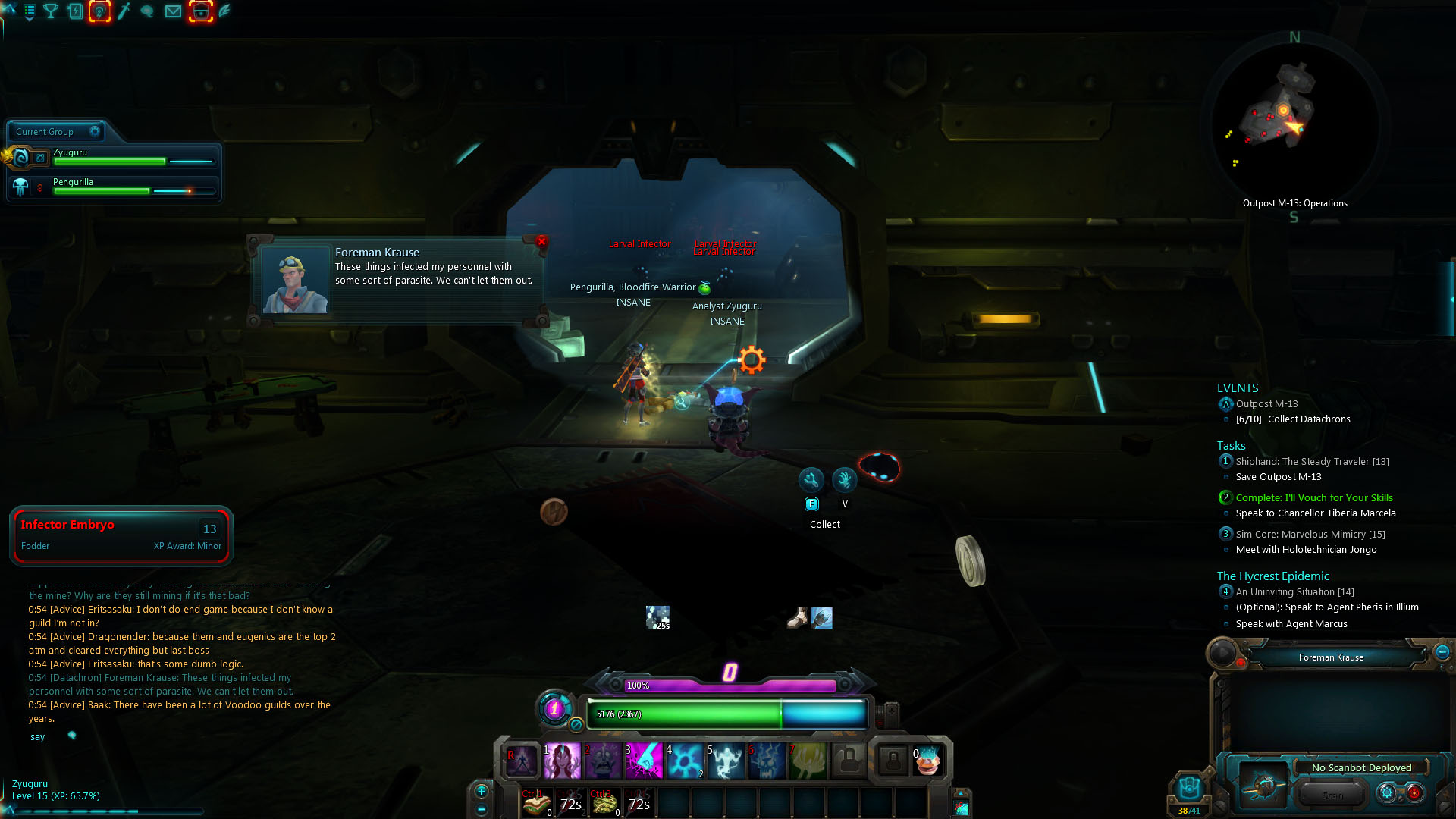Minimize the Foreman Krause datachron panel

tap(1442, 651)
